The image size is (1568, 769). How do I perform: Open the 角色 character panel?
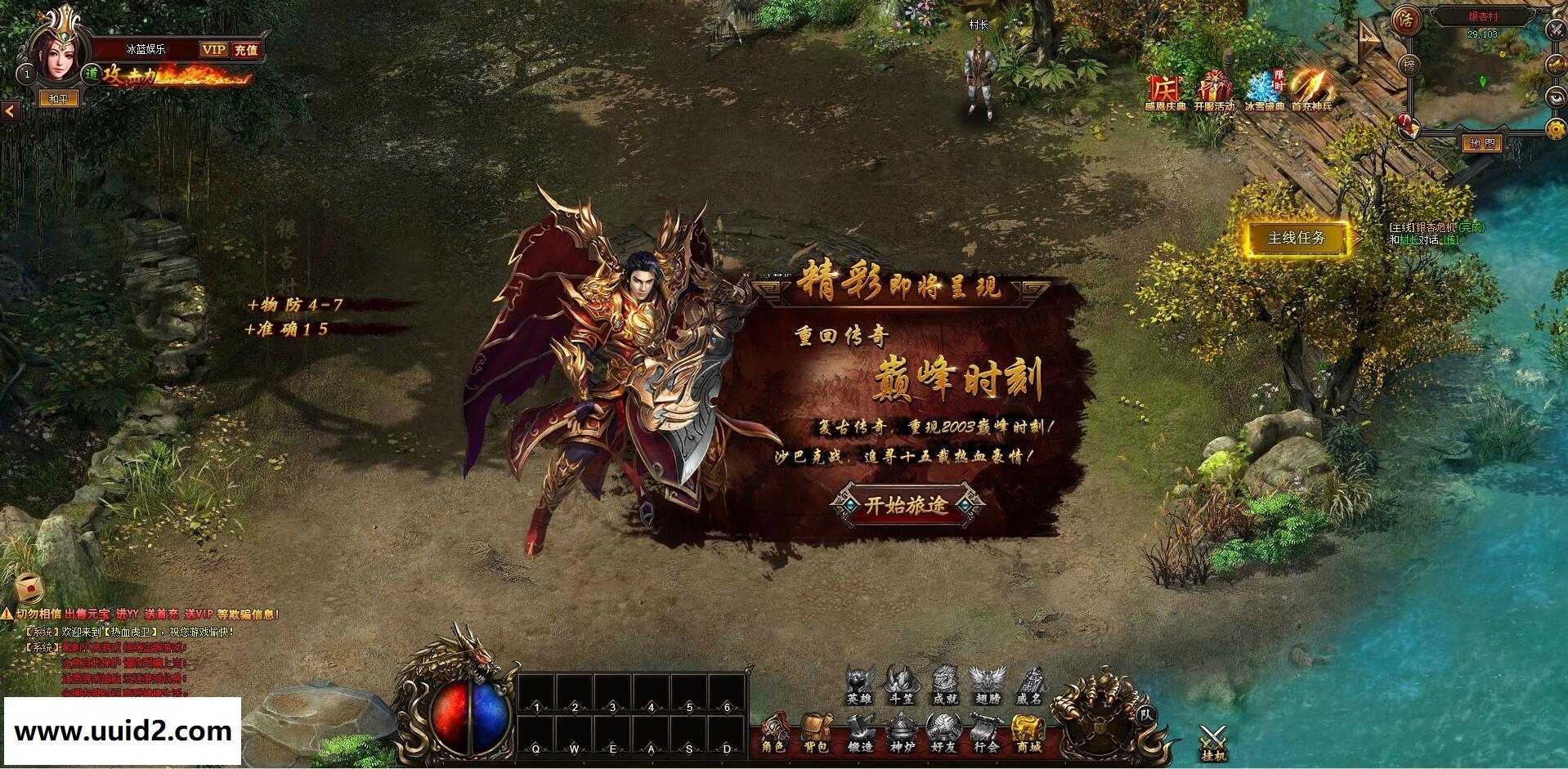[x=773, y=731]
